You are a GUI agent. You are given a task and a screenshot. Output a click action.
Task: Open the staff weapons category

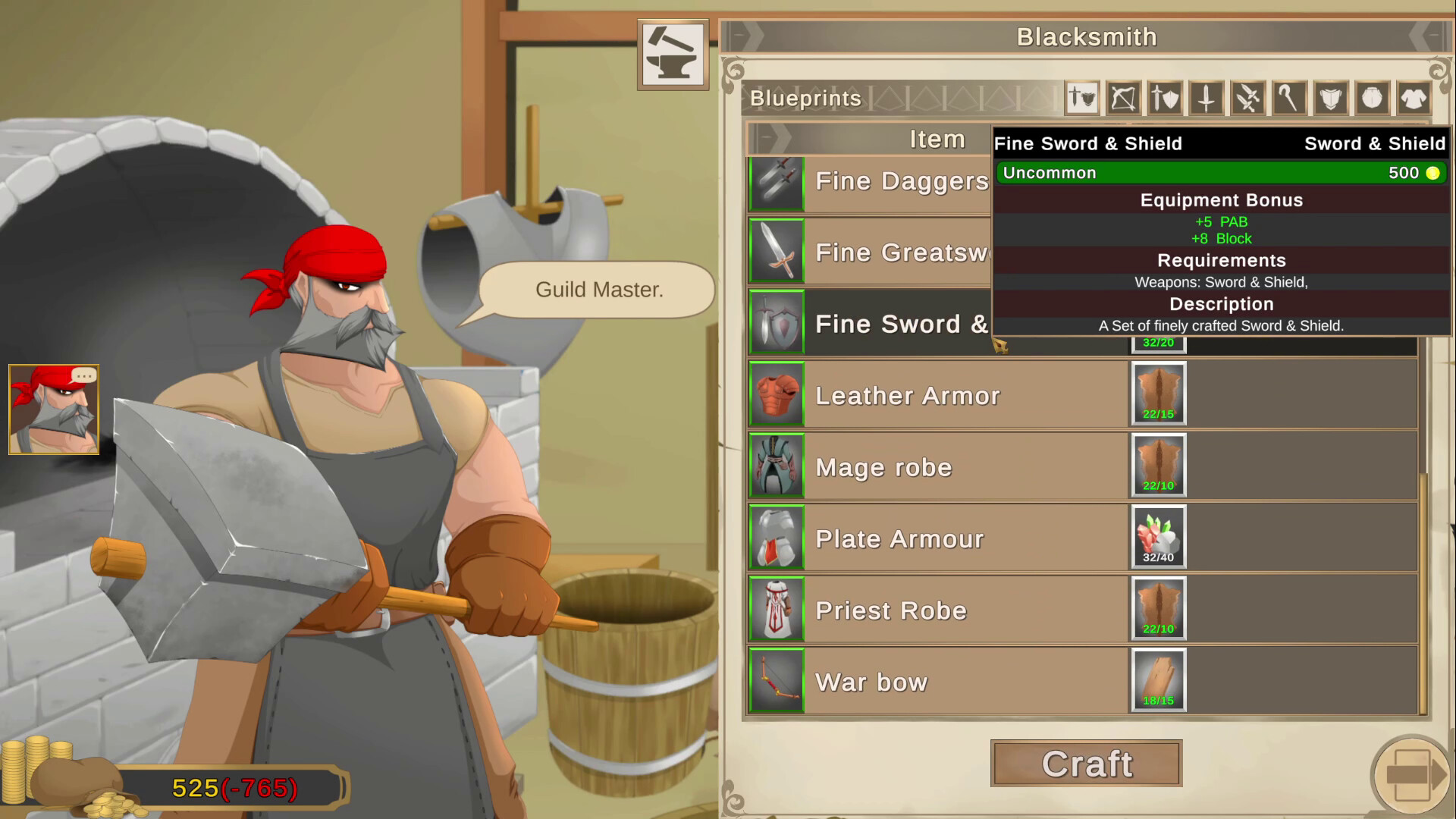coord(1289,98)
